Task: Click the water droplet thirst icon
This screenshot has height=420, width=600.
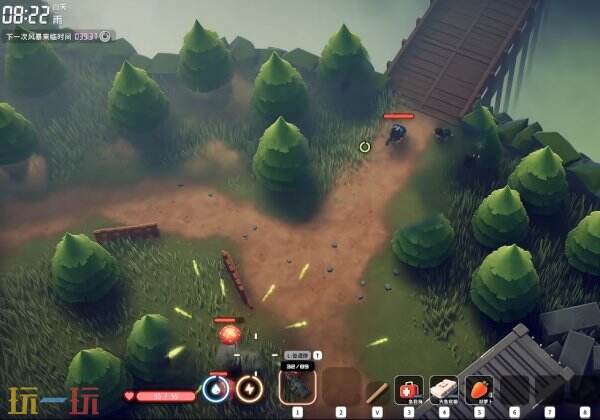Action: coord(215,388)
